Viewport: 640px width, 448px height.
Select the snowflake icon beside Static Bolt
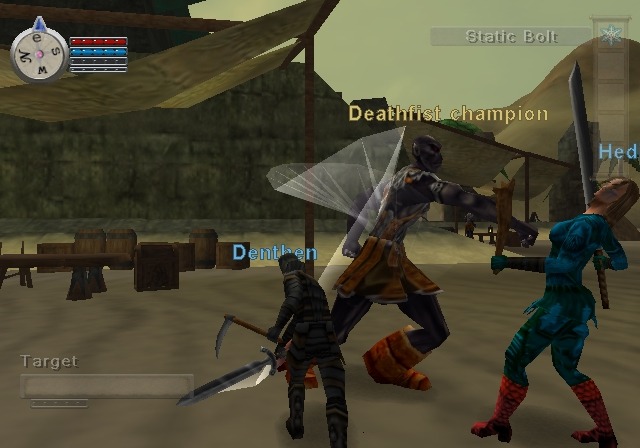[x=608, y=37]
